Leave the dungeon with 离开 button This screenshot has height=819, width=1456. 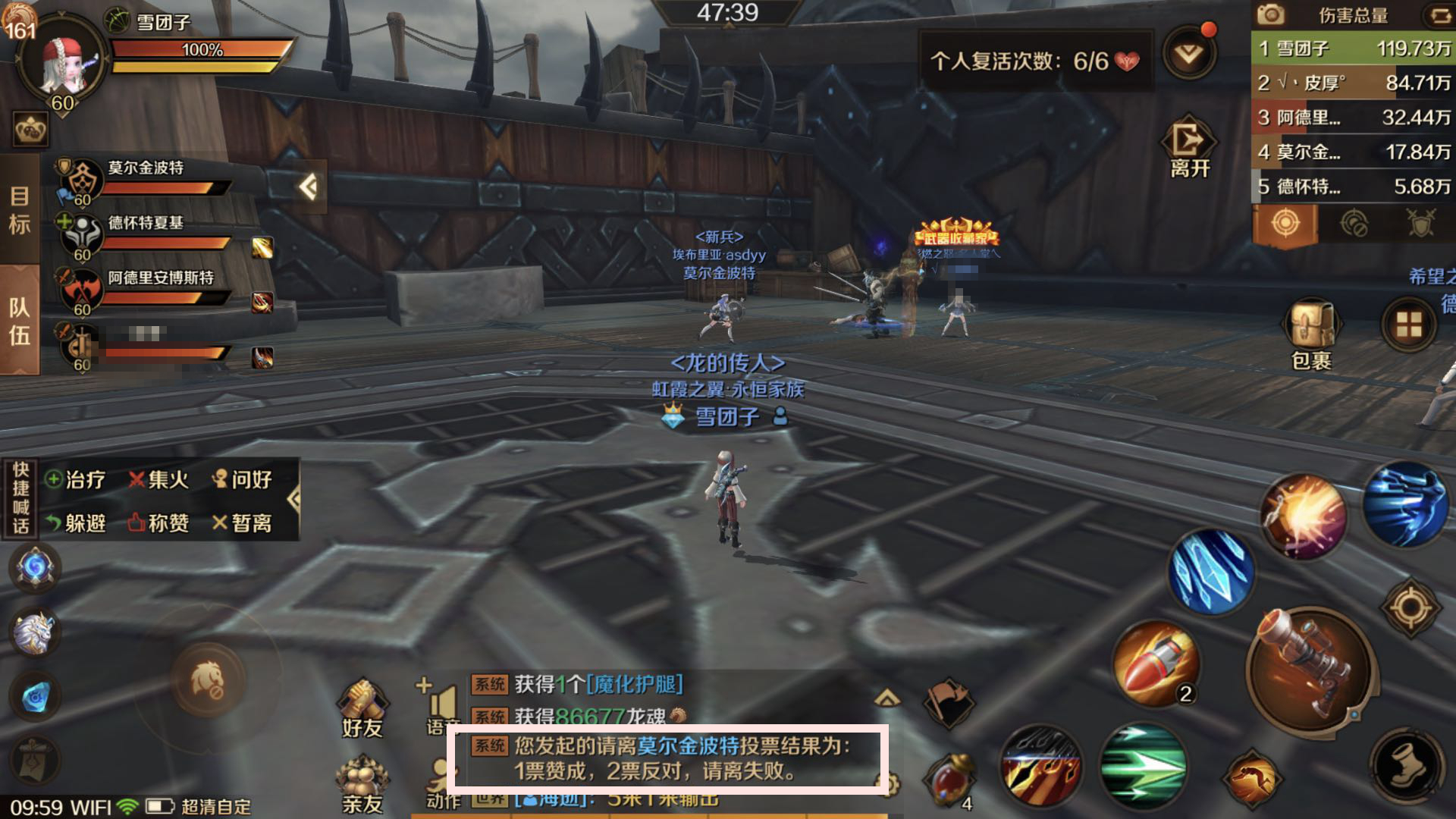(x=1188, y=149)
